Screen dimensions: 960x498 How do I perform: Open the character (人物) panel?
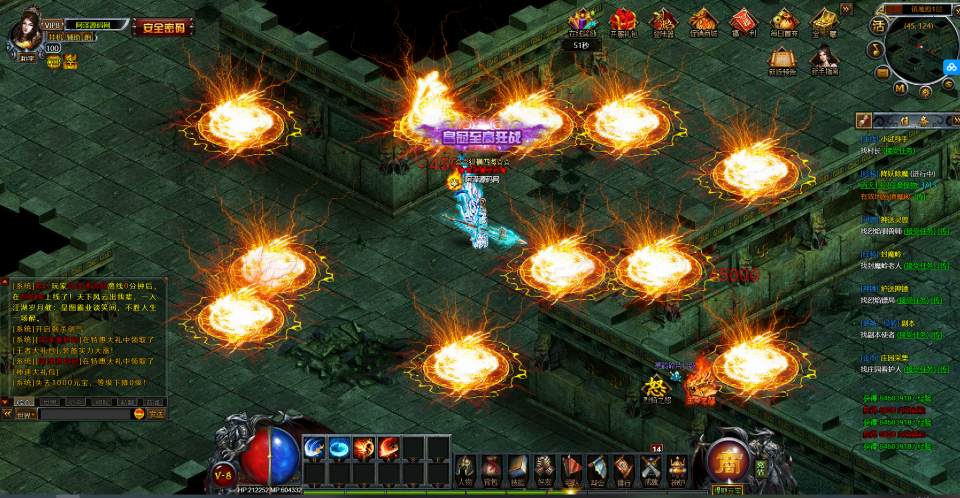tap(465, 469)
